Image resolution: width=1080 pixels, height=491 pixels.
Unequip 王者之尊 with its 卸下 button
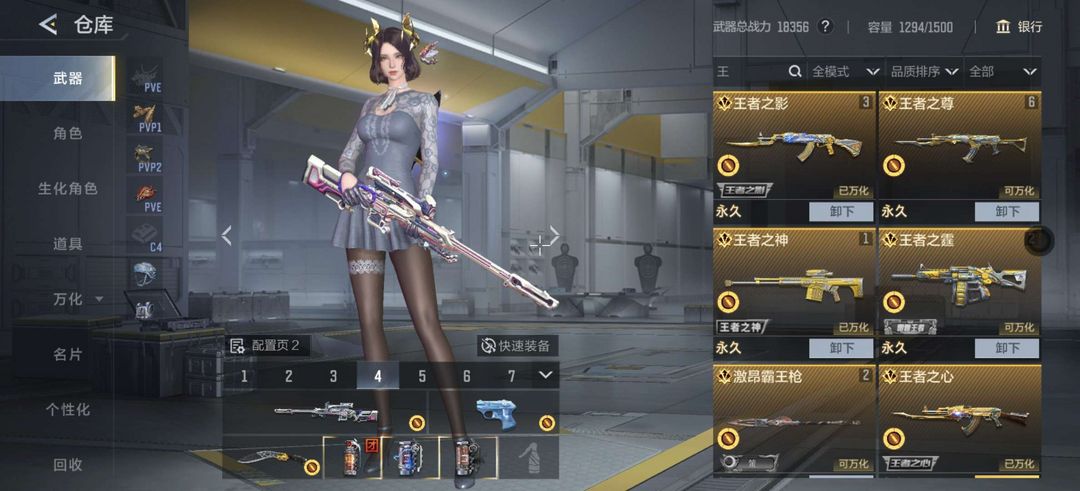click(x=1007, y=211)
